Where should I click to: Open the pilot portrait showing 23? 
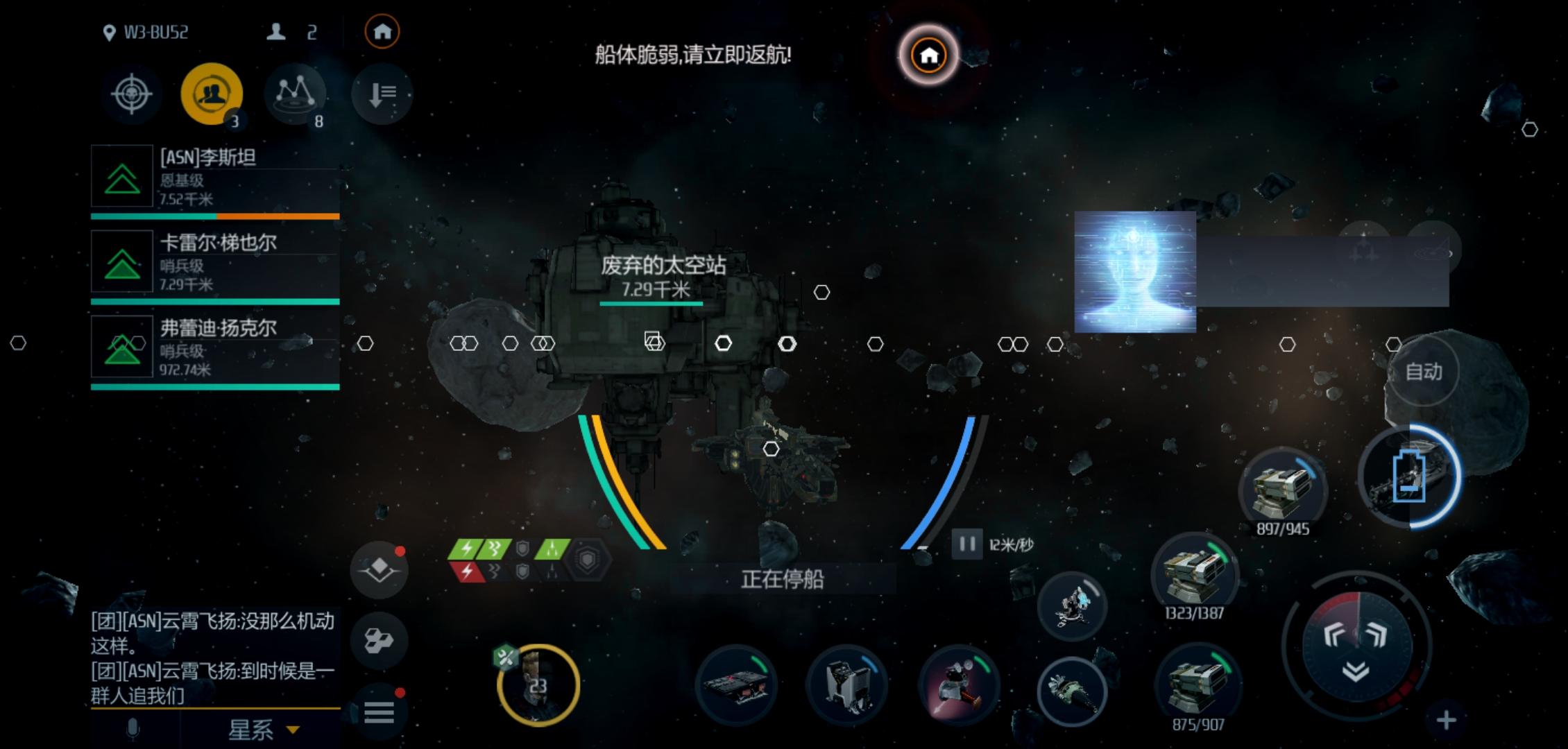(x=538, y=685)
